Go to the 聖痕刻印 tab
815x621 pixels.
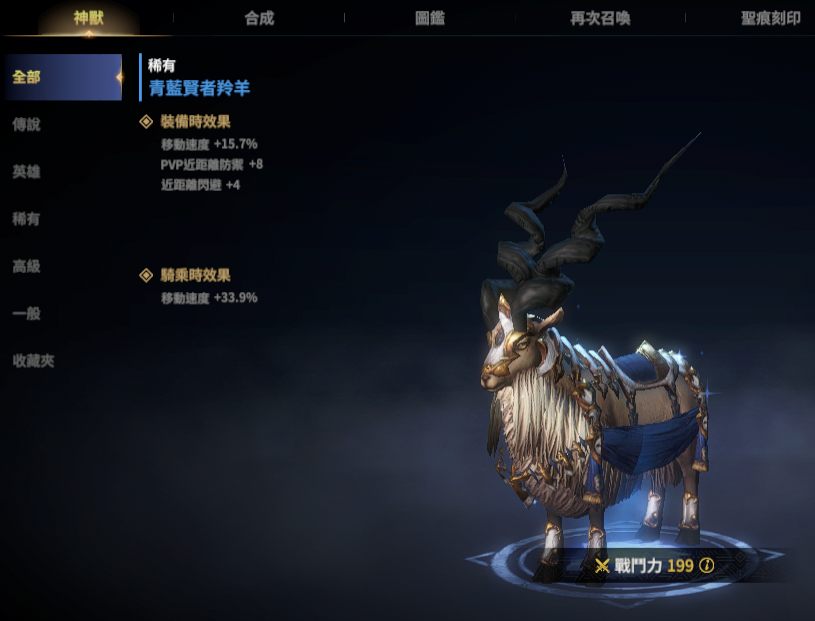point(771,18)
